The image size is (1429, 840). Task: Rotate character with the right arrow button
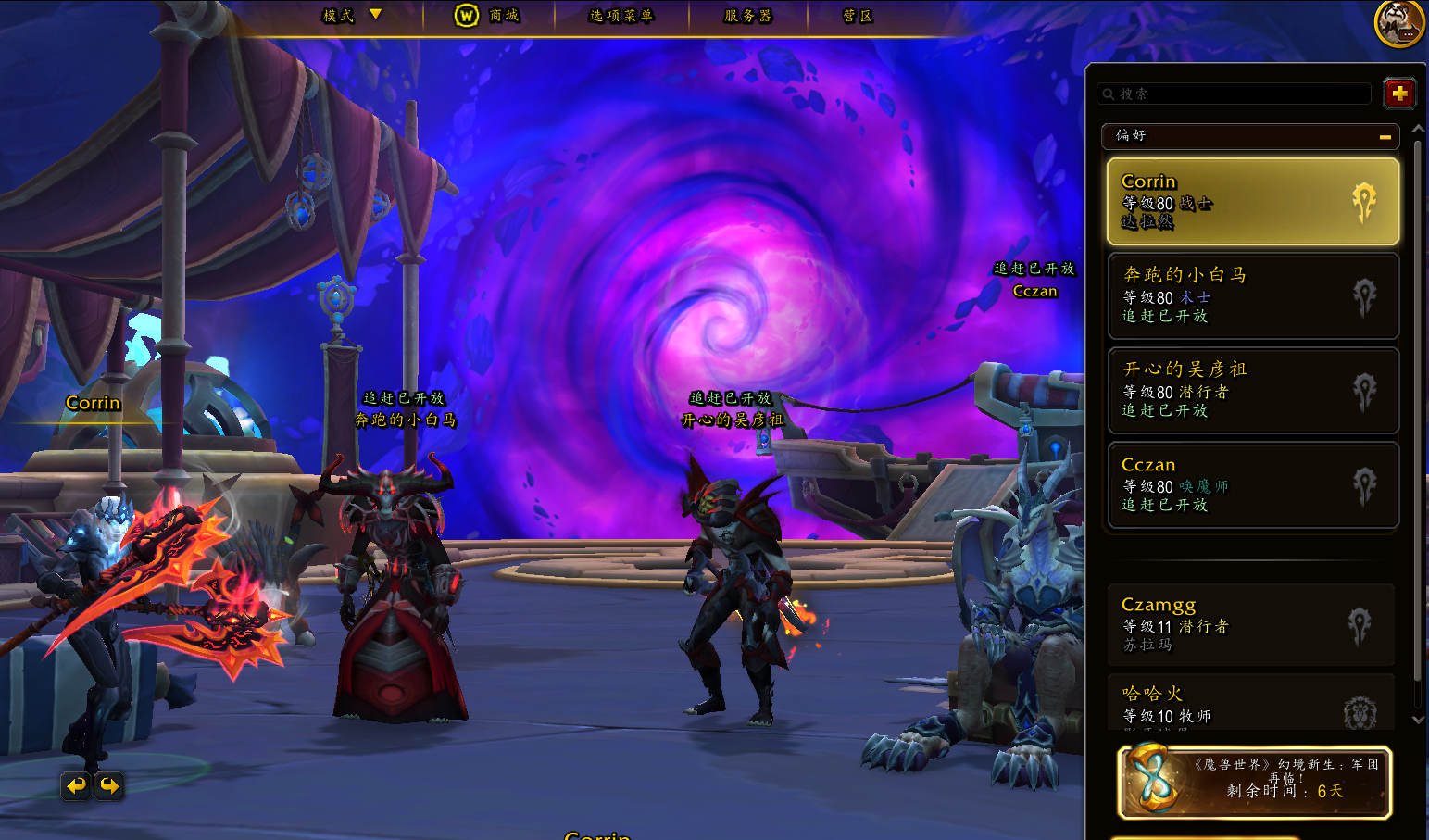pyautogui.click(x=109, y=786)
